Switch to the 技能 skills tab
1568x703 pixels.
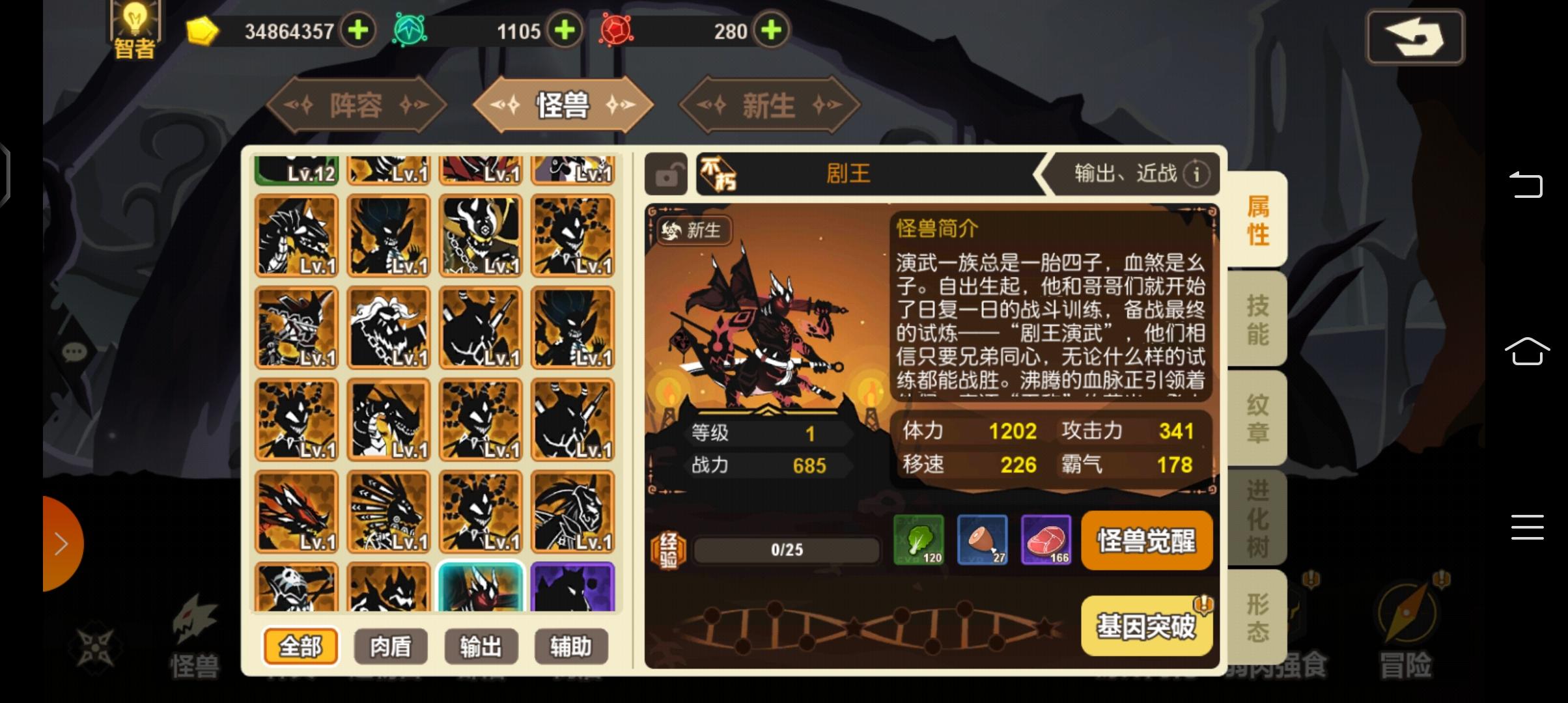click(x=1257, y=319)
